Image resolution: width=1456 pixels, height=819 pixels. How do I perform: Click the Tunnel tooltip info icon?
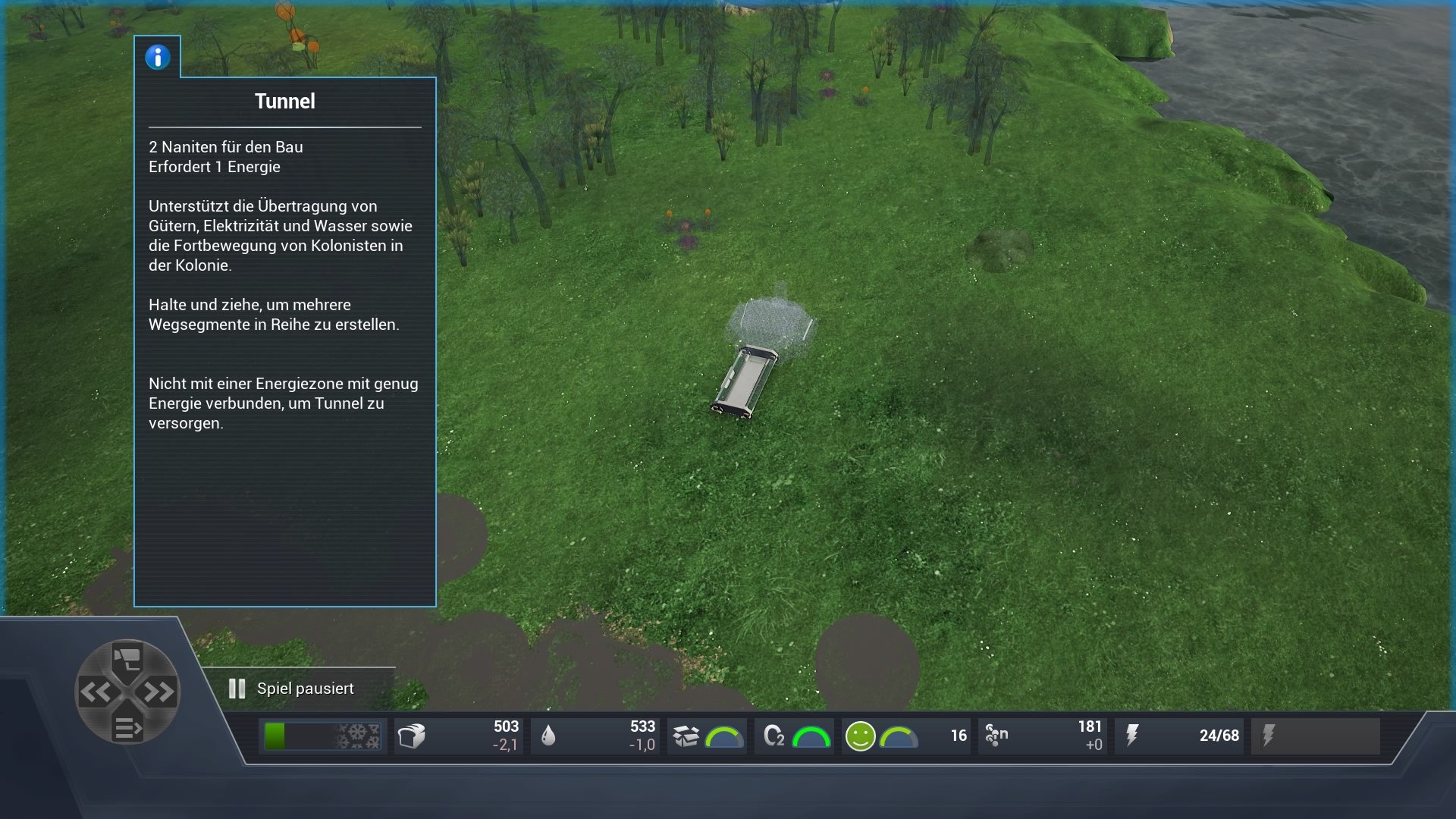coord(157,56)
